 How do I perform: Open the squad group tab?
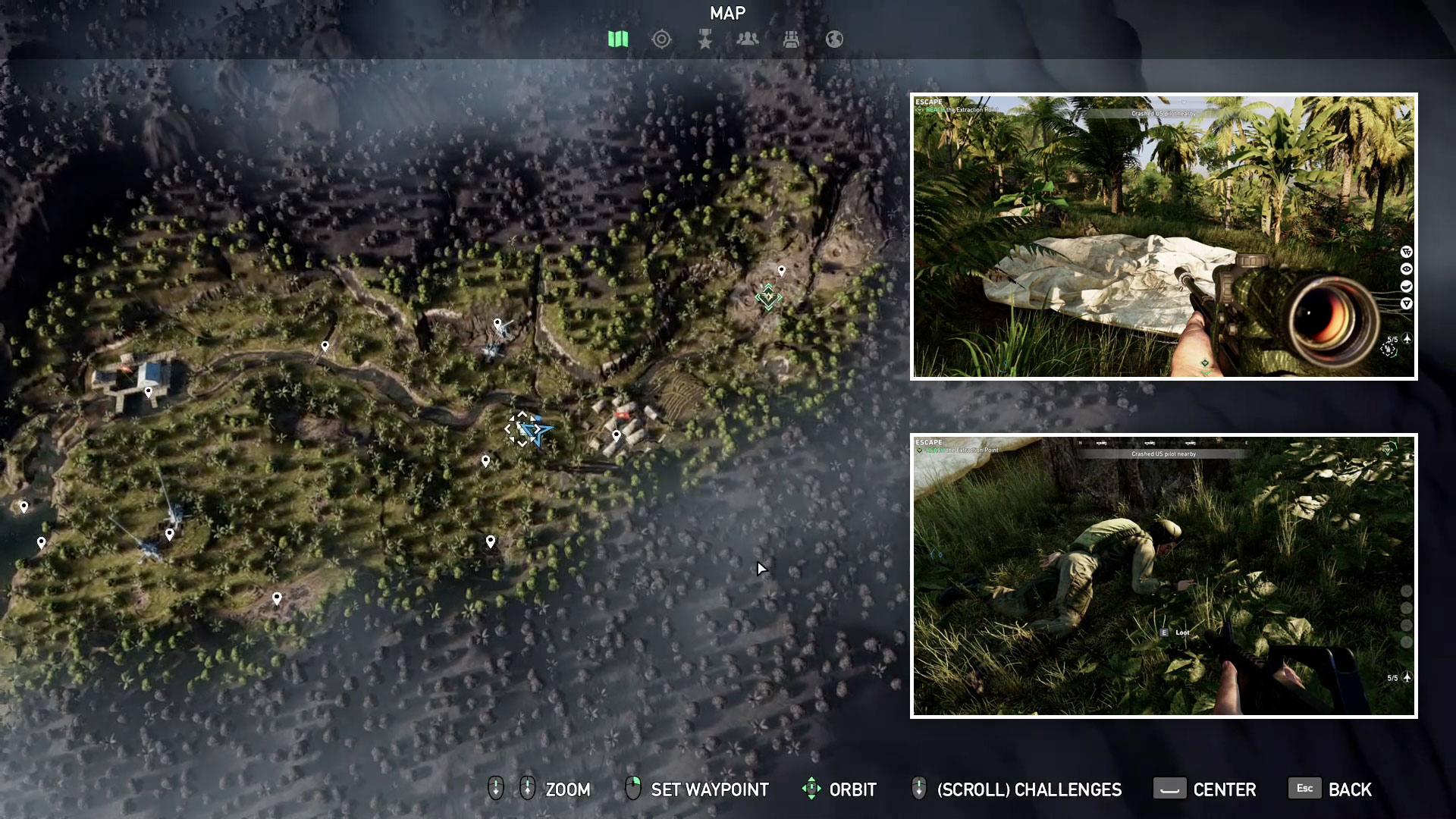[x=748, y=39]
